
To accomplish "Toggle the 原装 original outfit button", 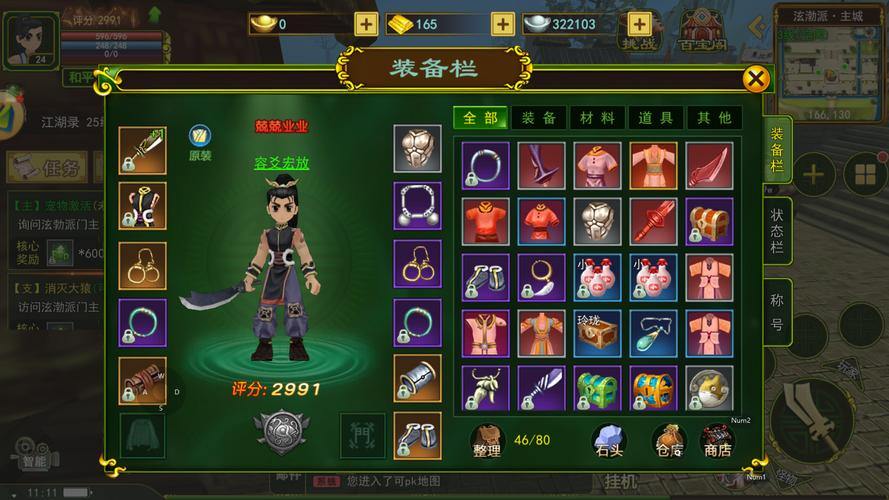I will [x=200, y=142].
